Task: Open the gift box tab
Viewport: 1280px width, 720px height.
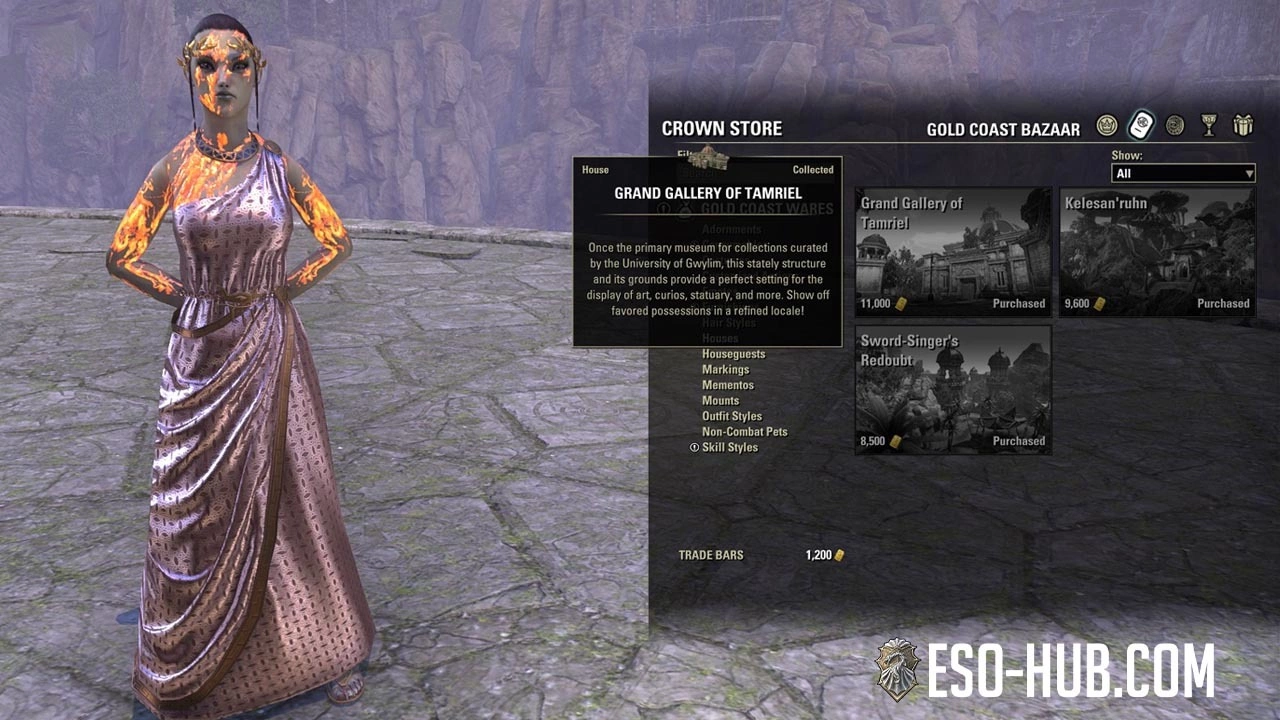Action: 1243,126
